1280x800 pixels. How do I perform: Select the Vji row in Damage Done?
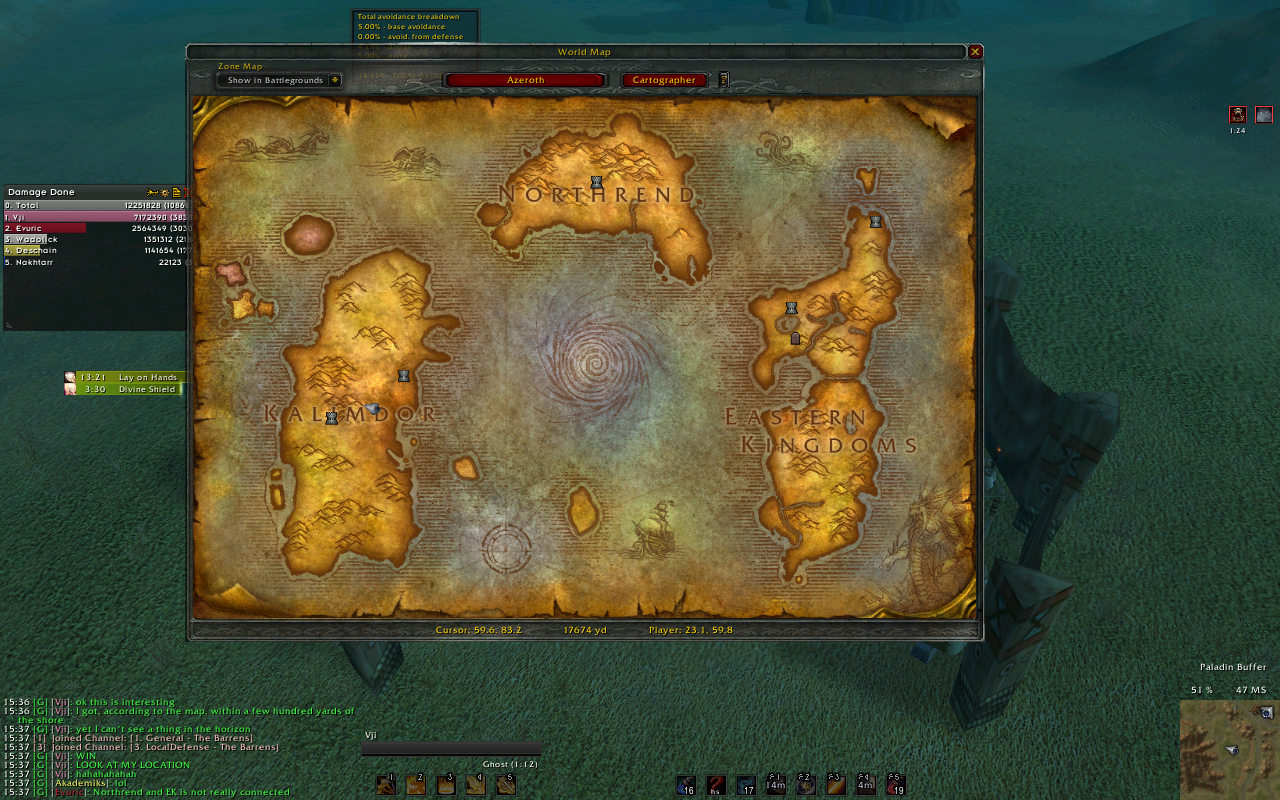point(95,216)
